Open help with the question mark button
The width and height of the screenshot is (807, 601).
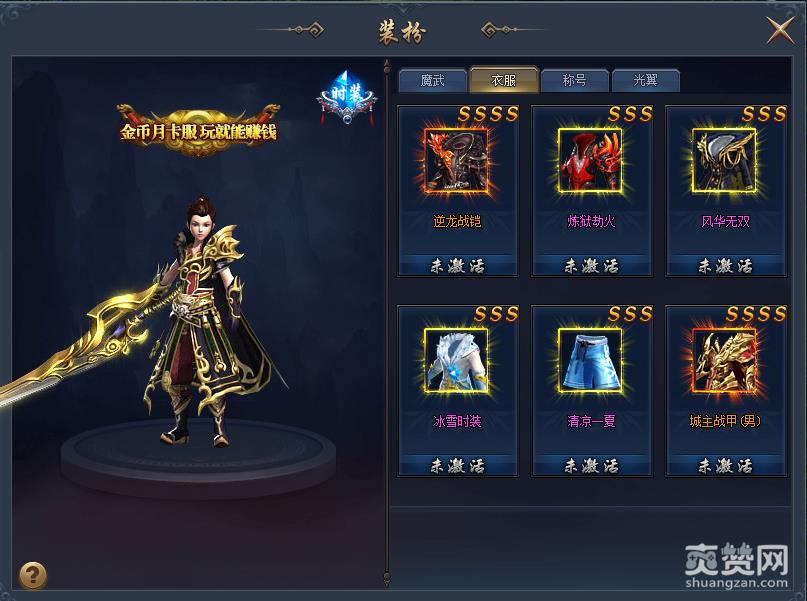coord(33,574)
